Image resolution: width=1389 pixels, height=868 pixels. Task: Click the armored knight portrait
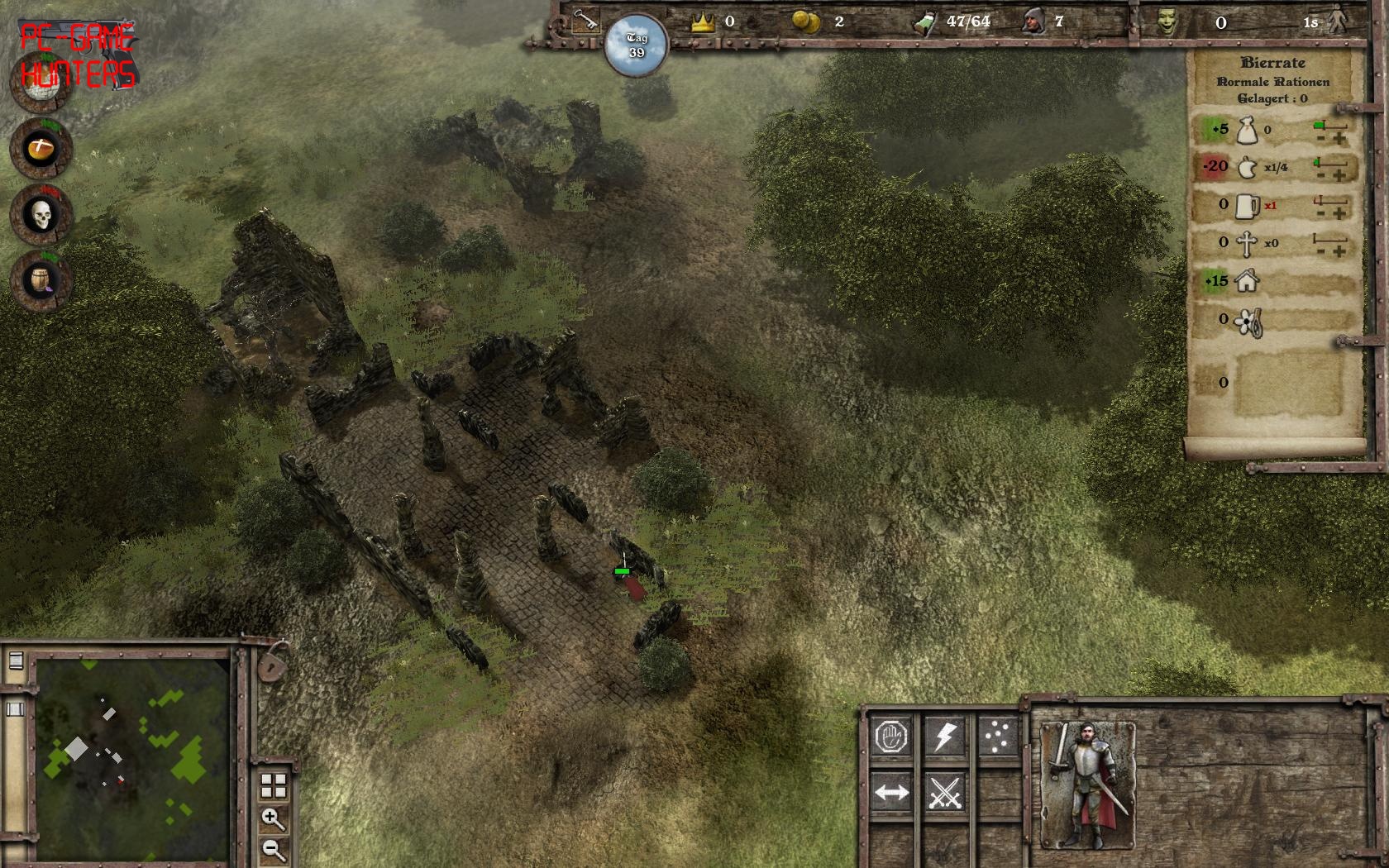coord(1087,785)
